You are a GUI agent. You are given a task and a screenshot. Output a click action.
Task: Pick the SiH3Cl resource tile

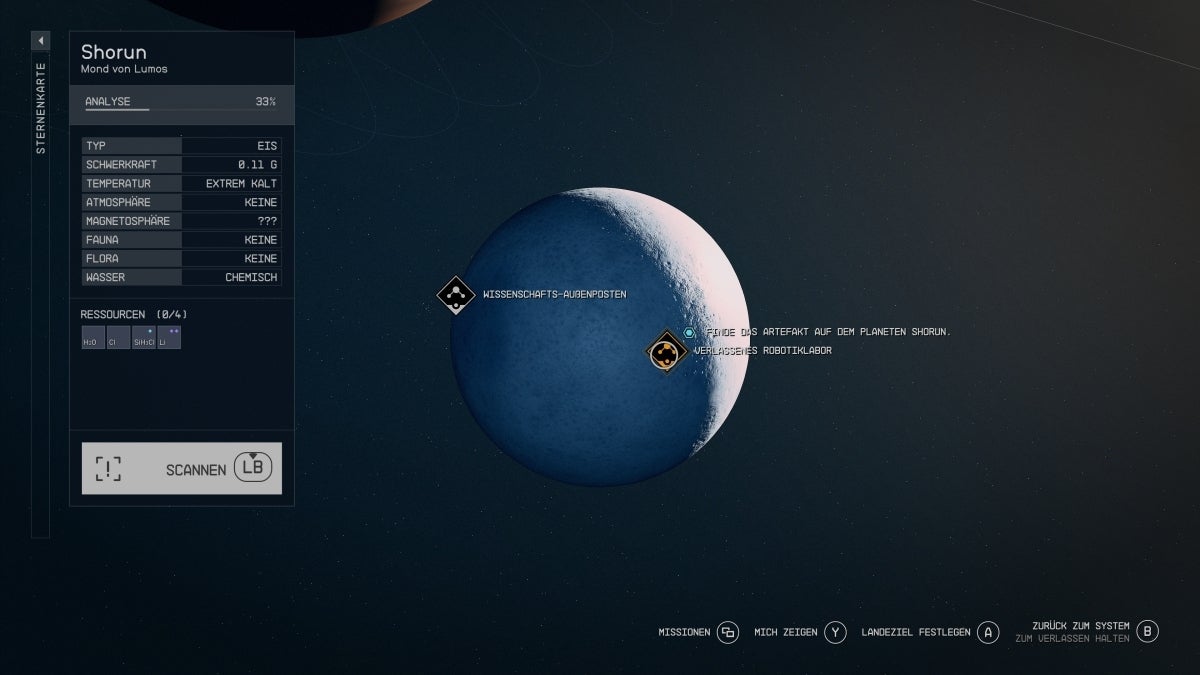(144, 338)
